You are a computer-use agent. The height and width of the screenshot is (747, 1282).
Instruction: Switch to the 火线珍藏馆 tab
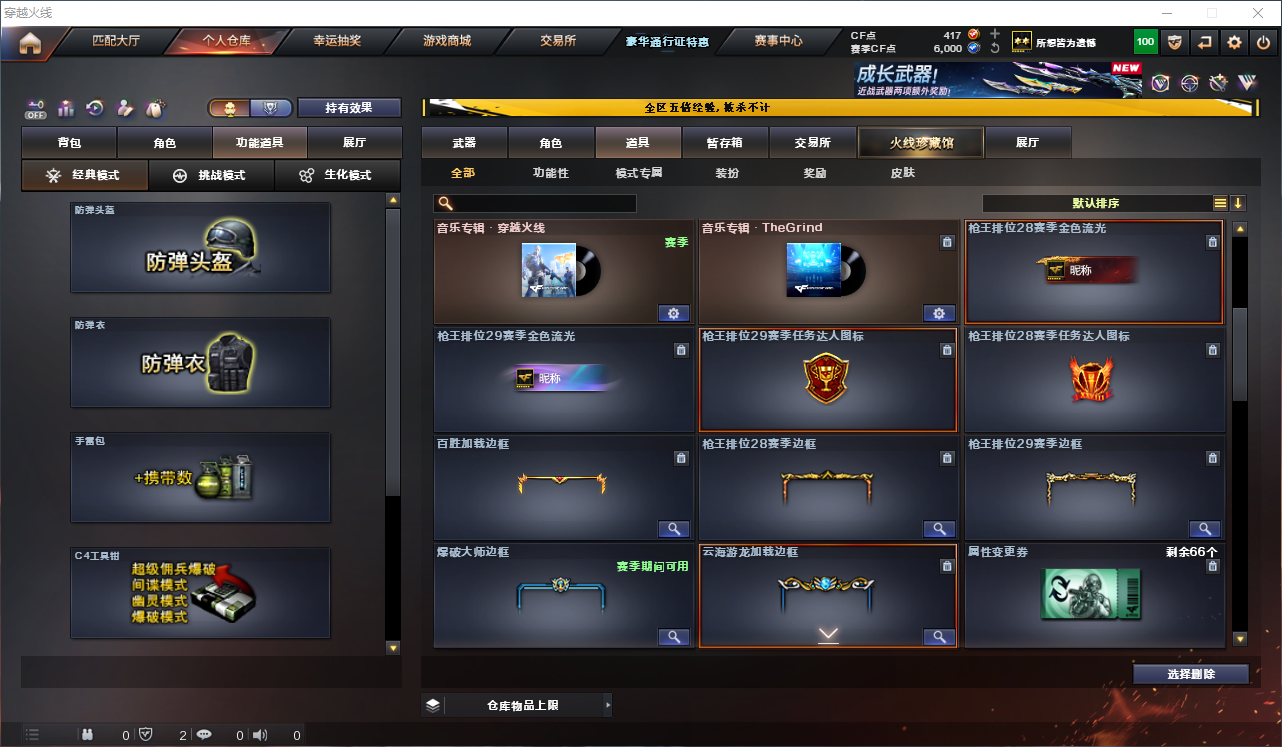919,142
